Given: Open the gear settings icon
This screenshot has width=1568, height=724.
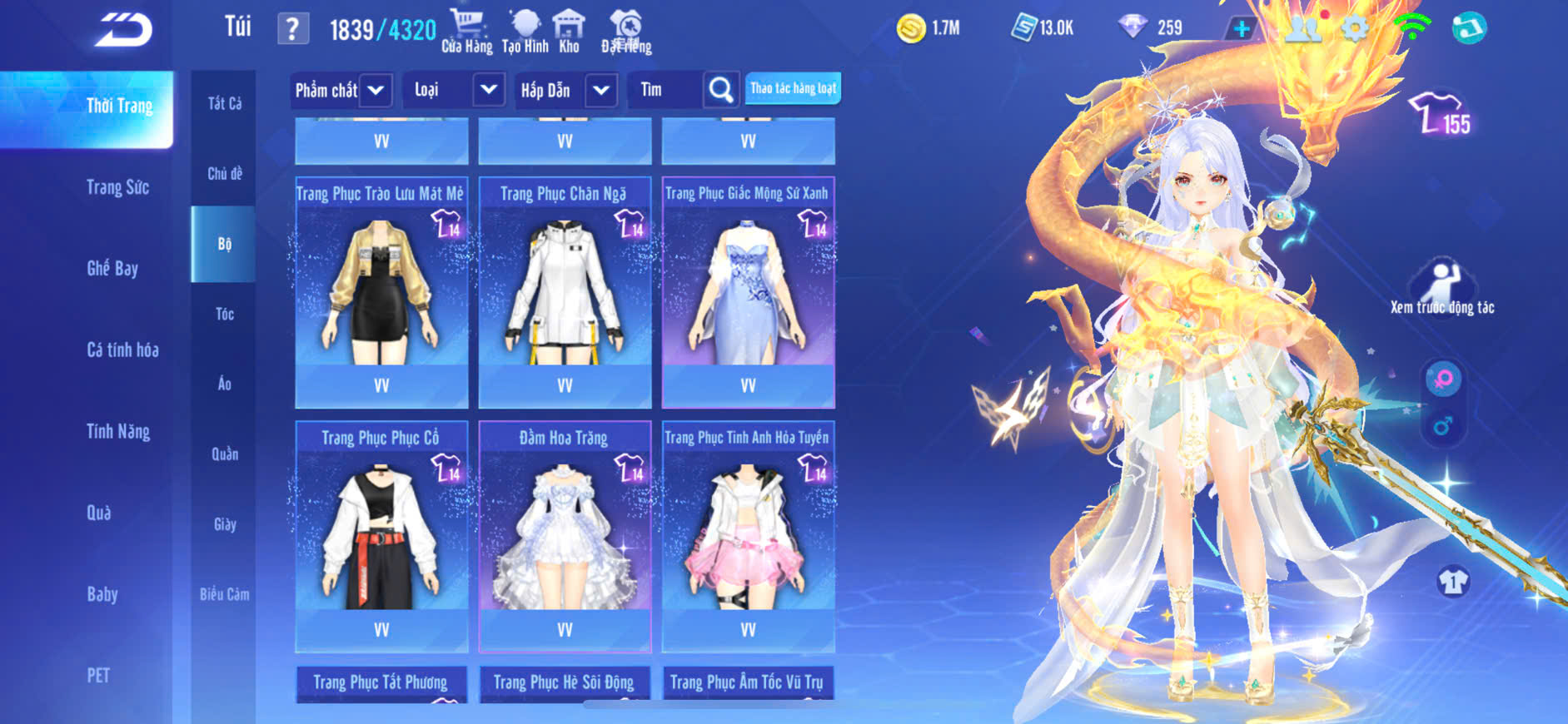Looking at the screenshot, I should tap(1355, 29).
